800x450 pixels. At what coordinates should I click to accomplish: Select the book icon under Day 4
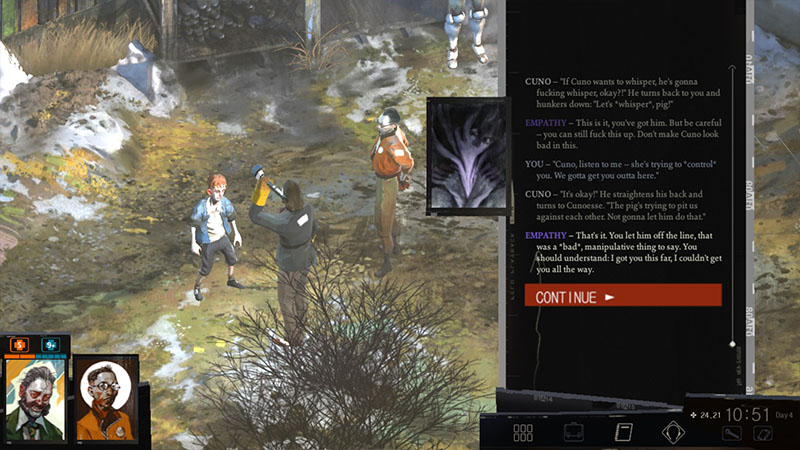pyautogui.click(x=762, y=433)
